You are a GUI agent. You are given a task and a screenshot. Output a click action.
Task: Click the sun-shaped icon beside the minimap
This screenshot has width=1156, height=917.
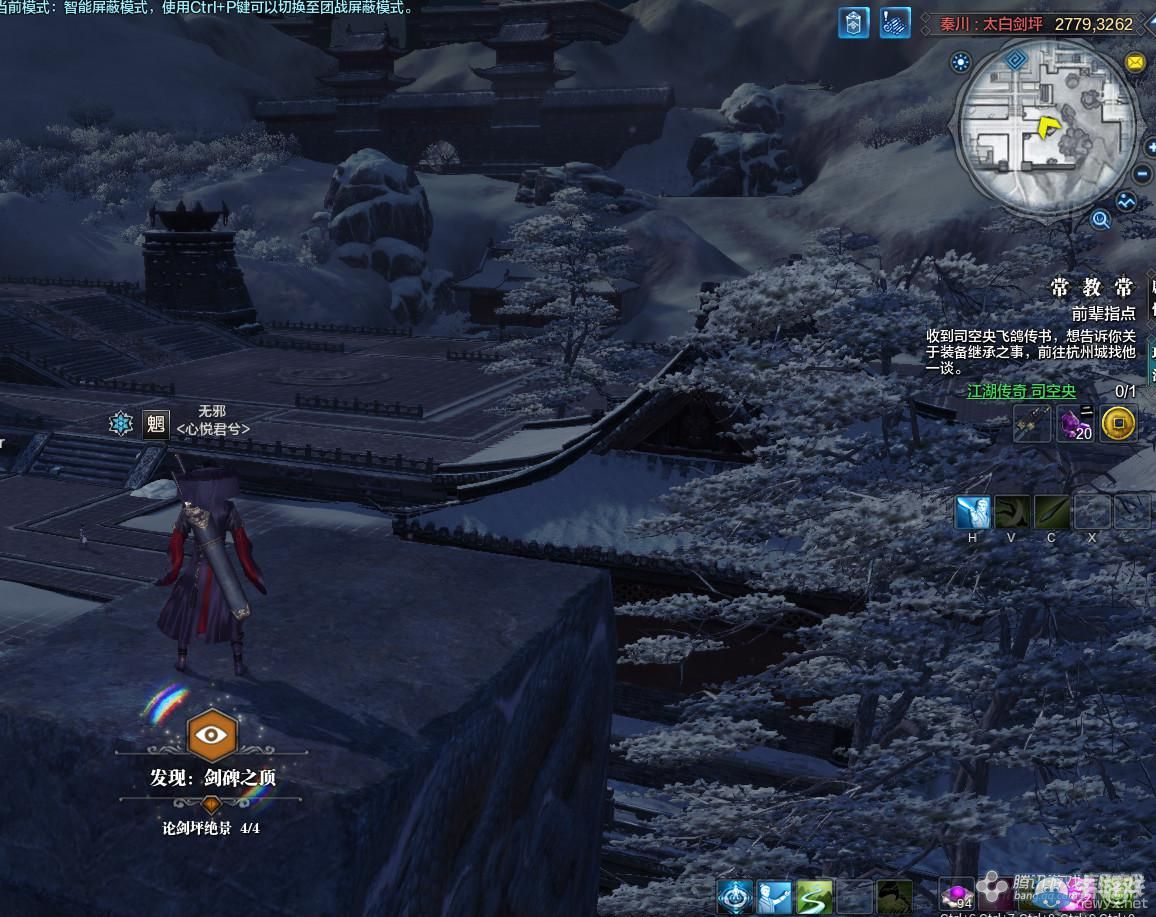[962, 63]
